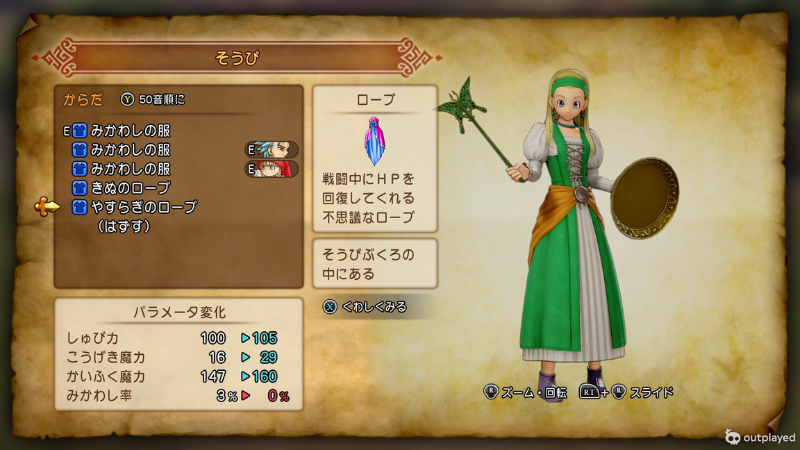Choose きぬのローブ from the body armor list
The width and height of the screenshot is (800, 450).
click(130, 188)
